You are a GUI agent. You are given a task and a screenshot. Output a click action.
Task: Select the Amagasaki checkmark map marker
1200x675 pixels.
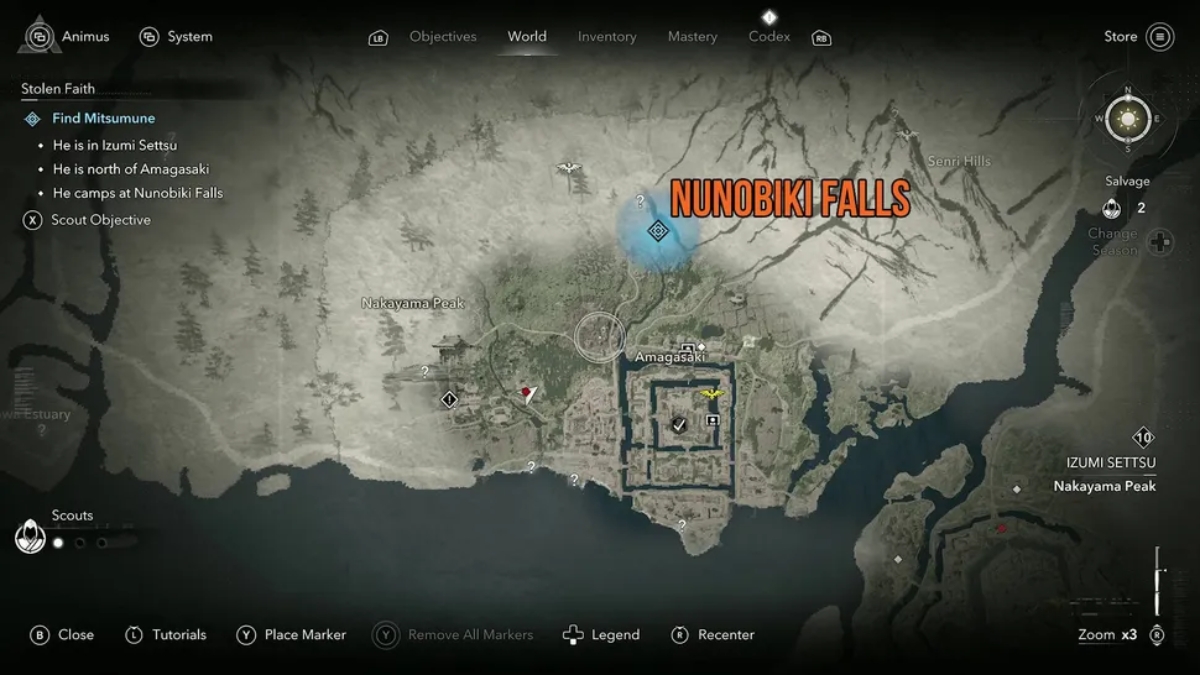tap(679, 425)
